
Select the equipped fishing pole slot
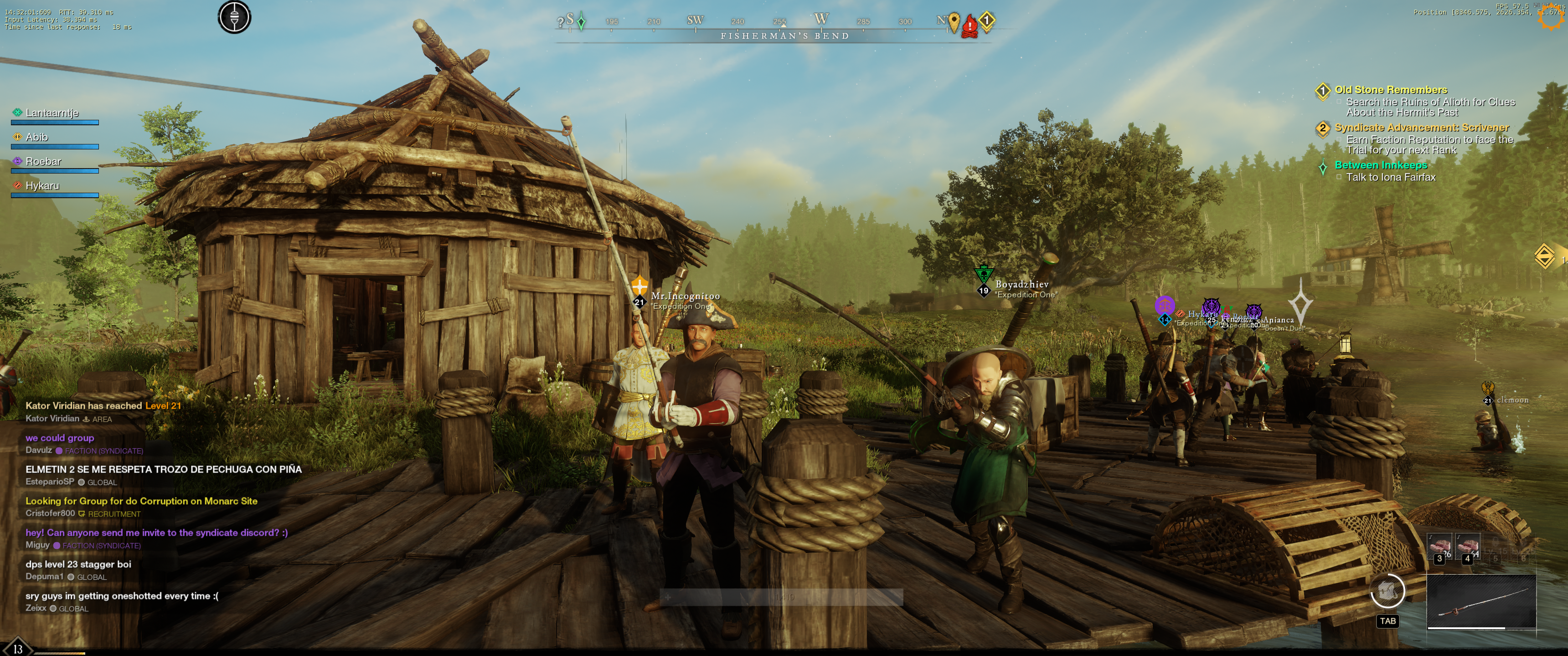point(1481,601)
